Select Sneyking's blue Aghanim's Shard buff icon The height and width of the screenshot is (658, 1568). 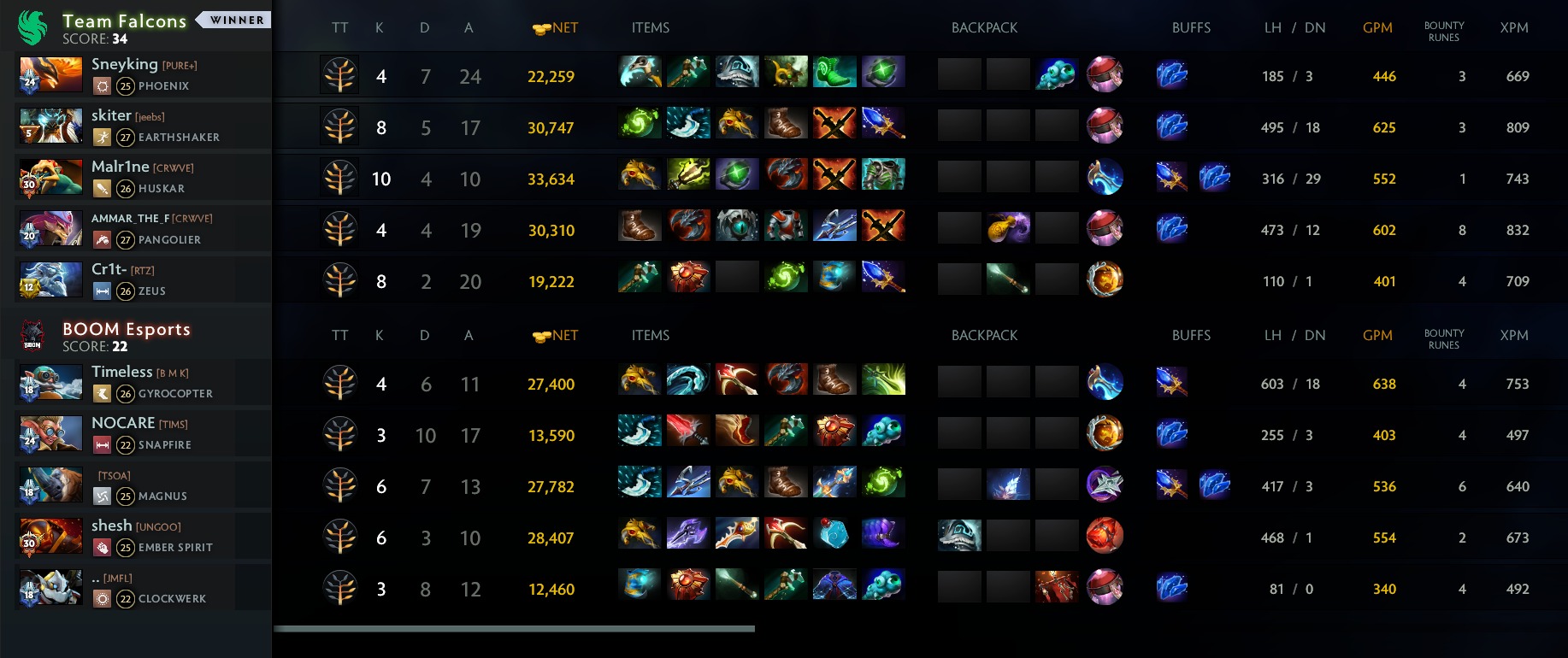1171,75
